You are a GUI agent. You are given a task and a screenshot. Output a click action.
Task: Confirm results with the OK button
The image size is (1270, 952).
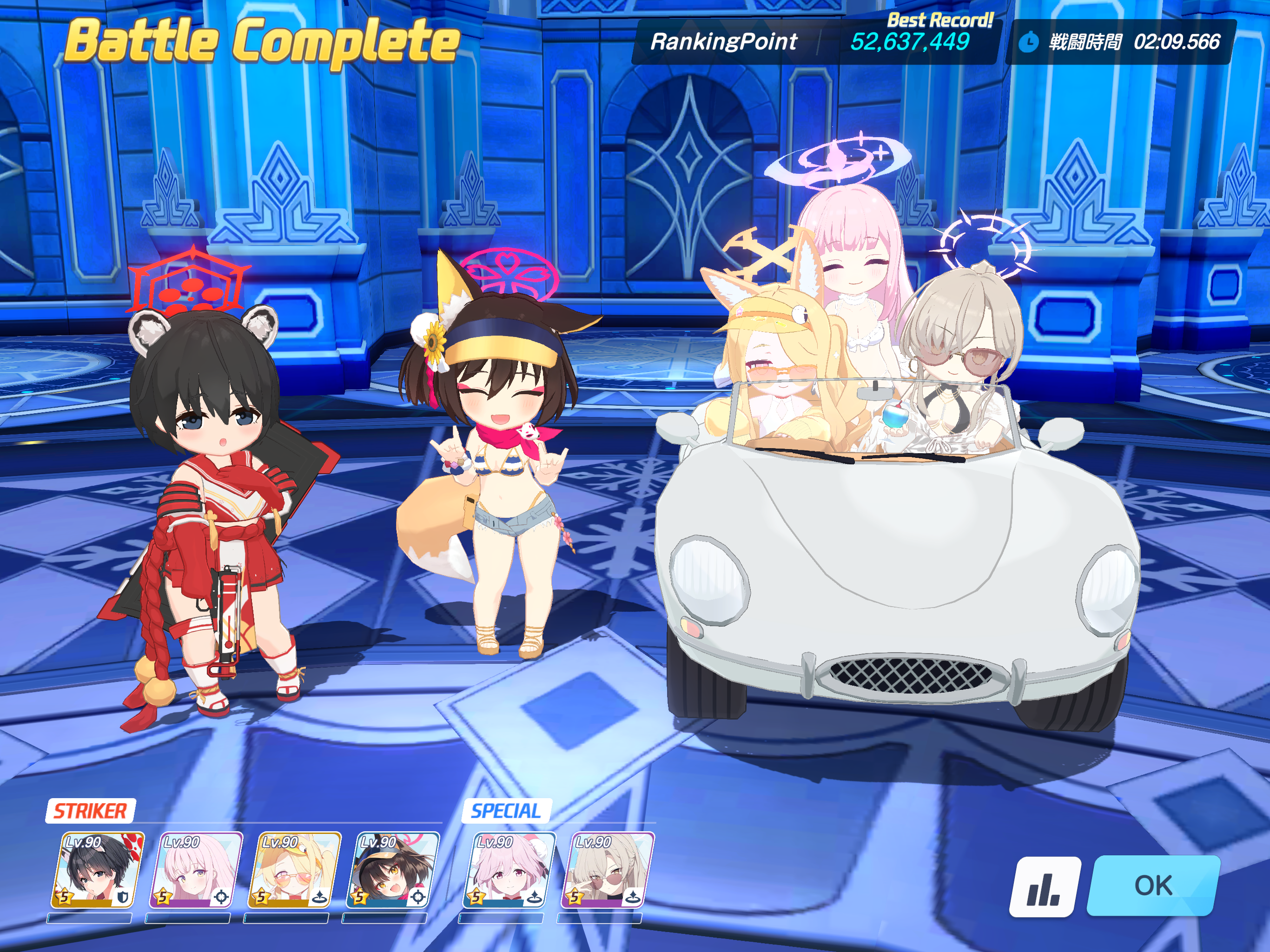1153,886
